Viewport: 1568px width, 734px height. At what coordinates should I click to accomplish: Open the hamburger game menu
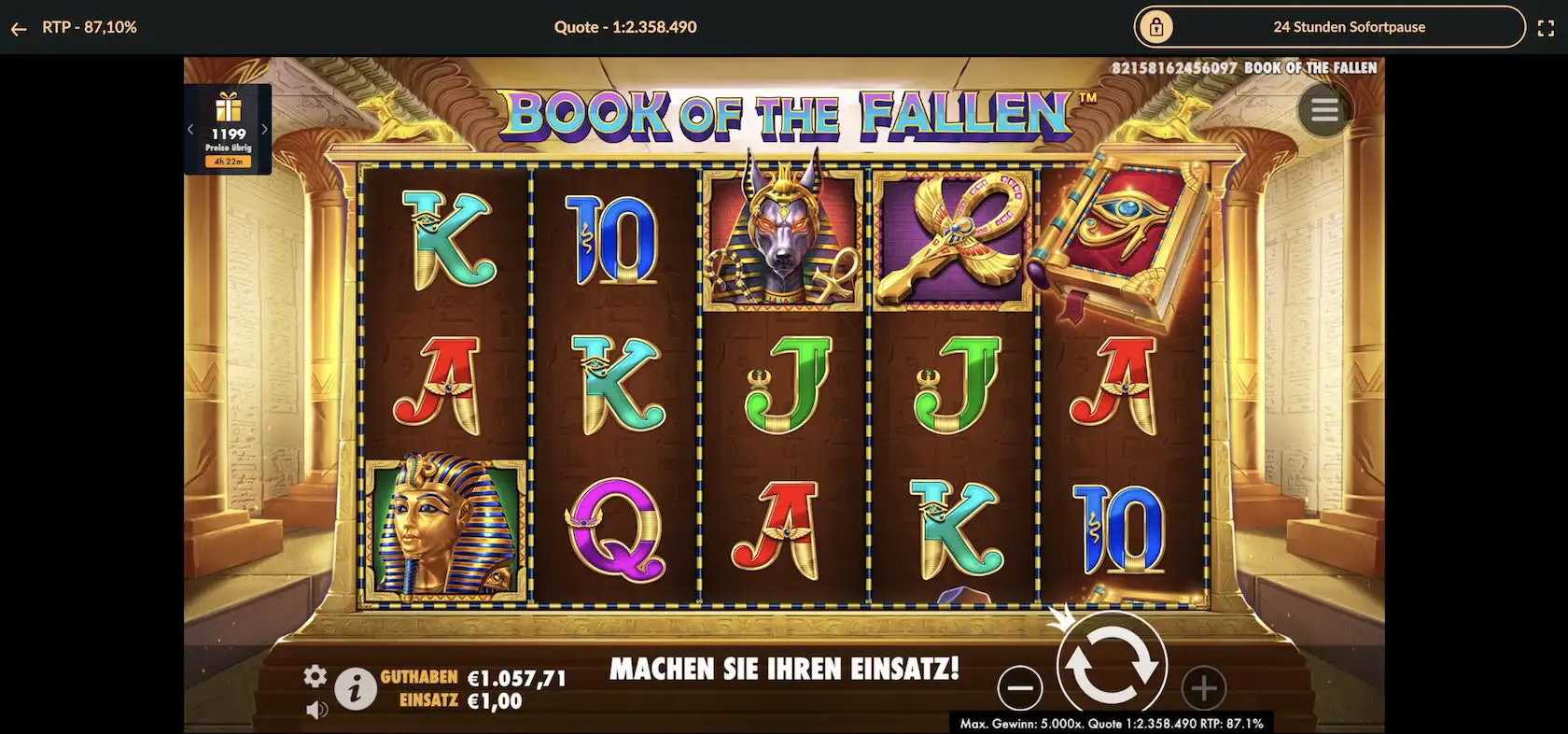1324,110
